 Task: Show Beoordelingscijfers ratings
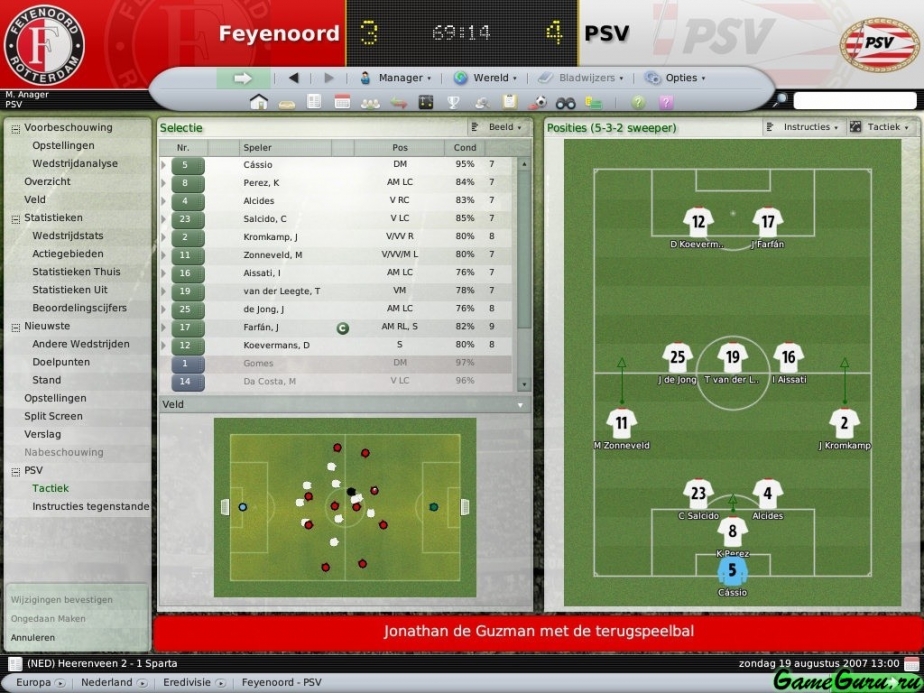80,308
